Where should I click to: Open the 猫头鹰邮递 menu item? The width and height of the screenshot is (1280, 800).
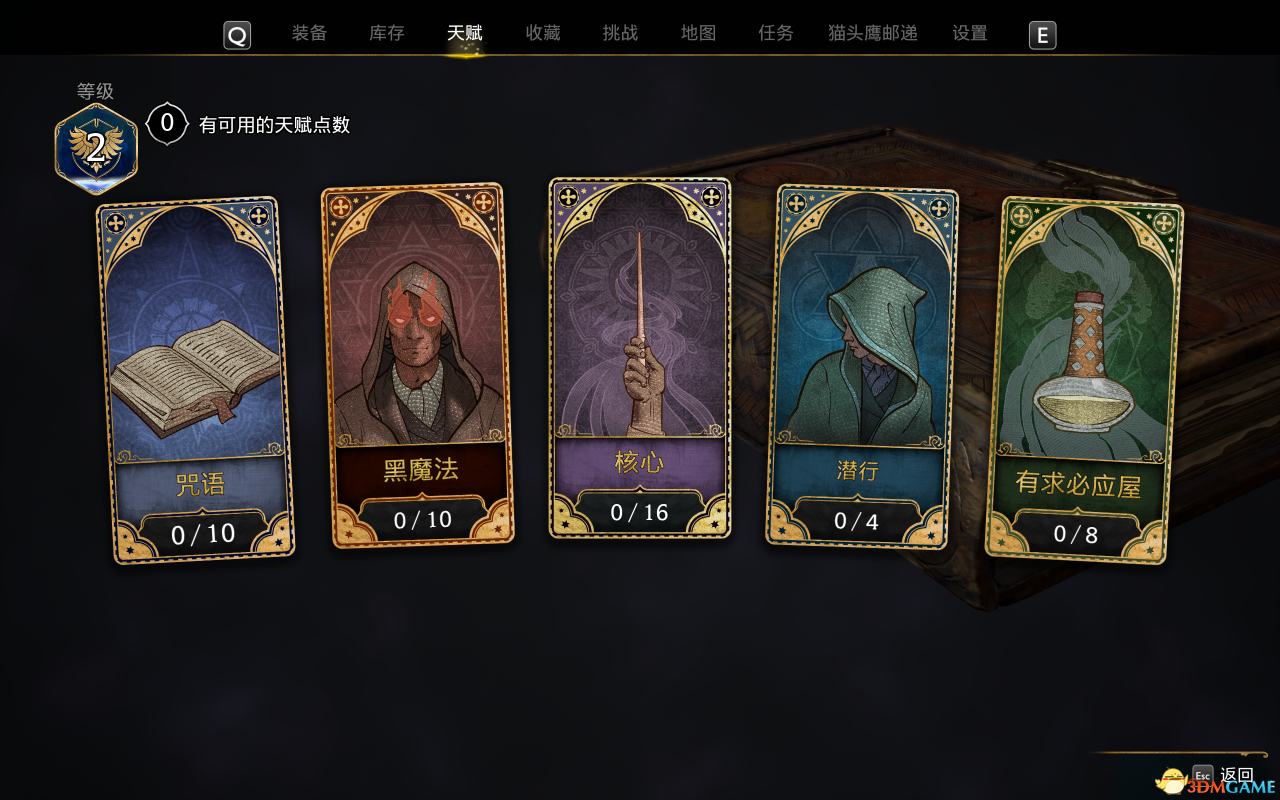click(x=871, y=33)
